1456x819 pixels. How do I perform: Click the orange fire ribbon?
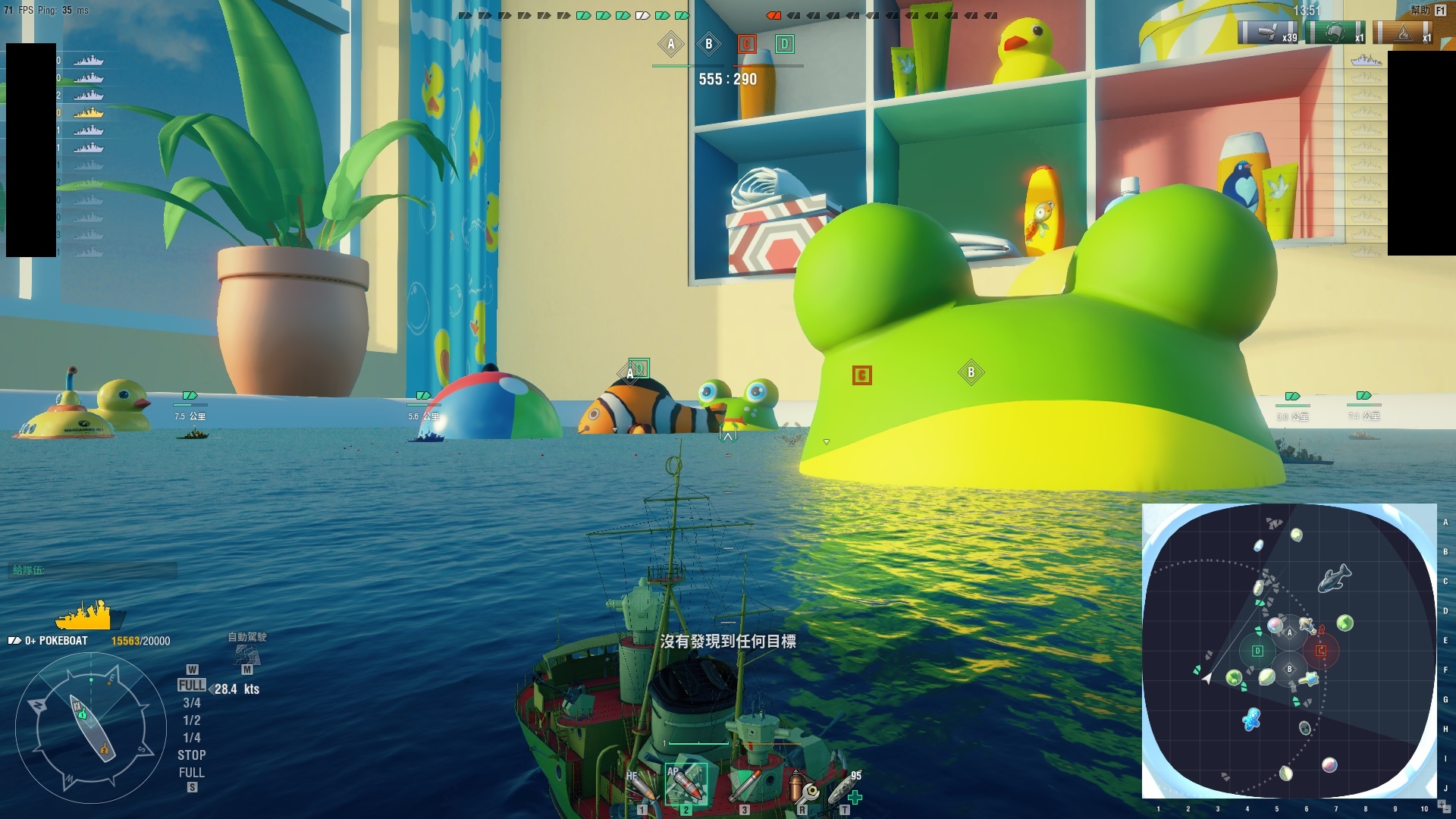(x=1403, y=33)
